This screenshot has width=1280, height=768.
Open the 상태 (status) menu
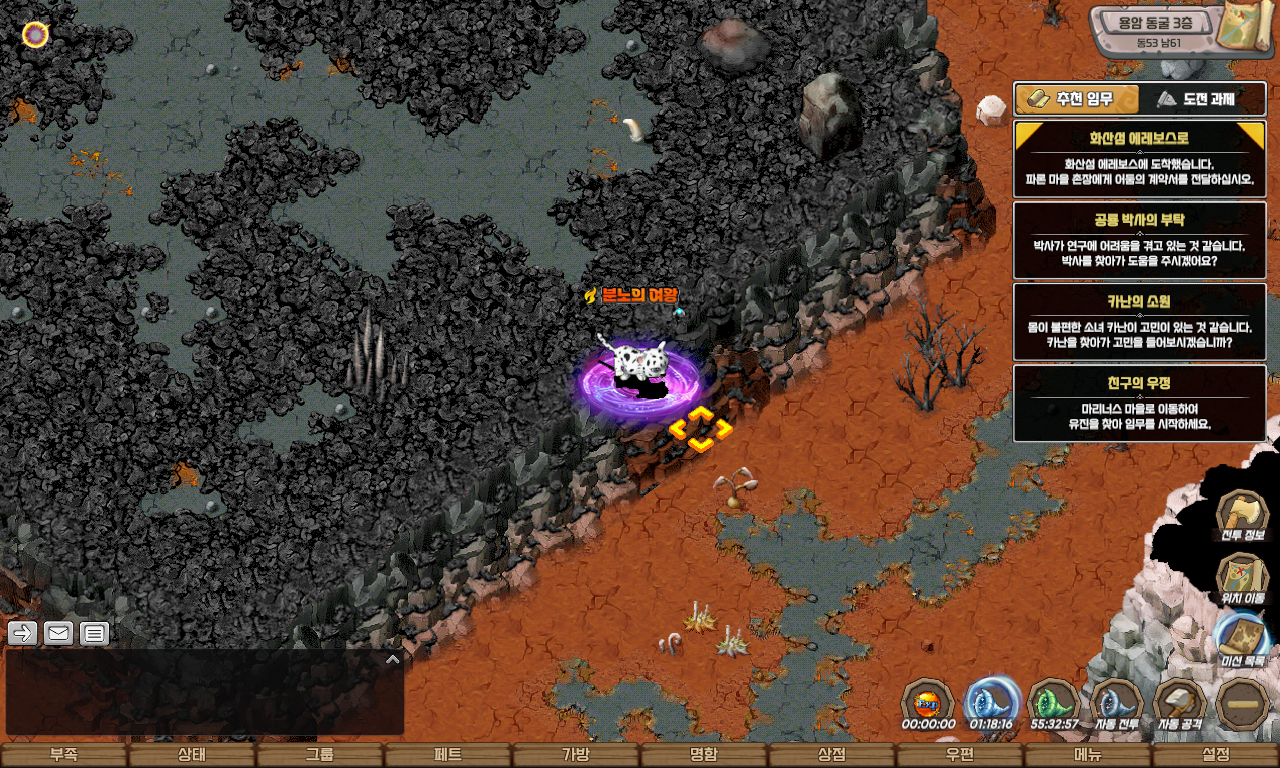click(x=191, y=755)
